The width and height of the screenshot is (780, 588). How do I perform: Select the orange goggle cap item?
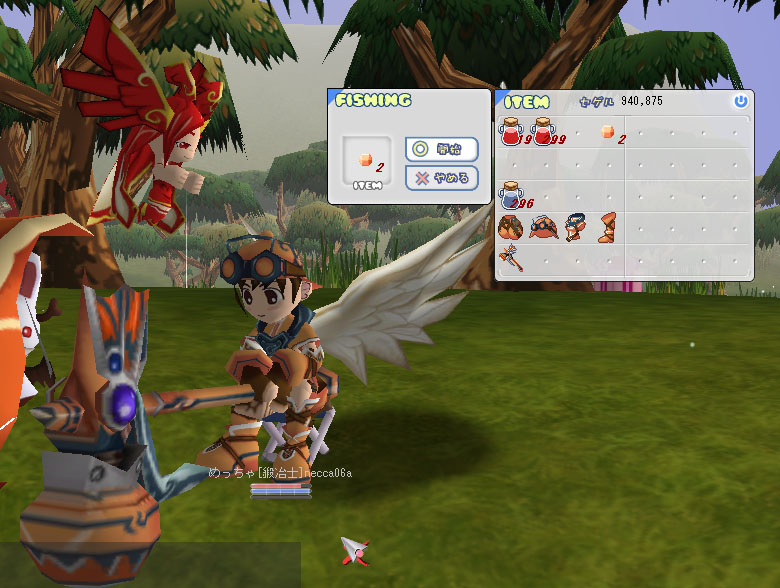tap(544, 227)
